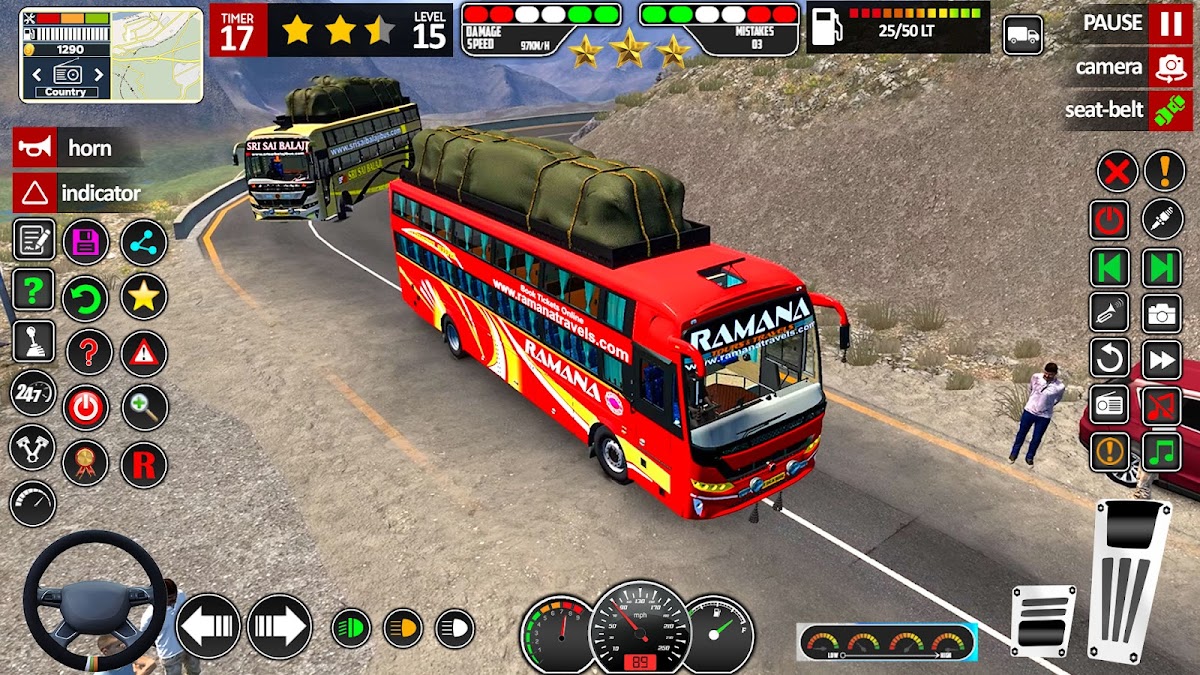Open the blue share icon
This screenshot has width=1200, height=675.
pos(144,242)
